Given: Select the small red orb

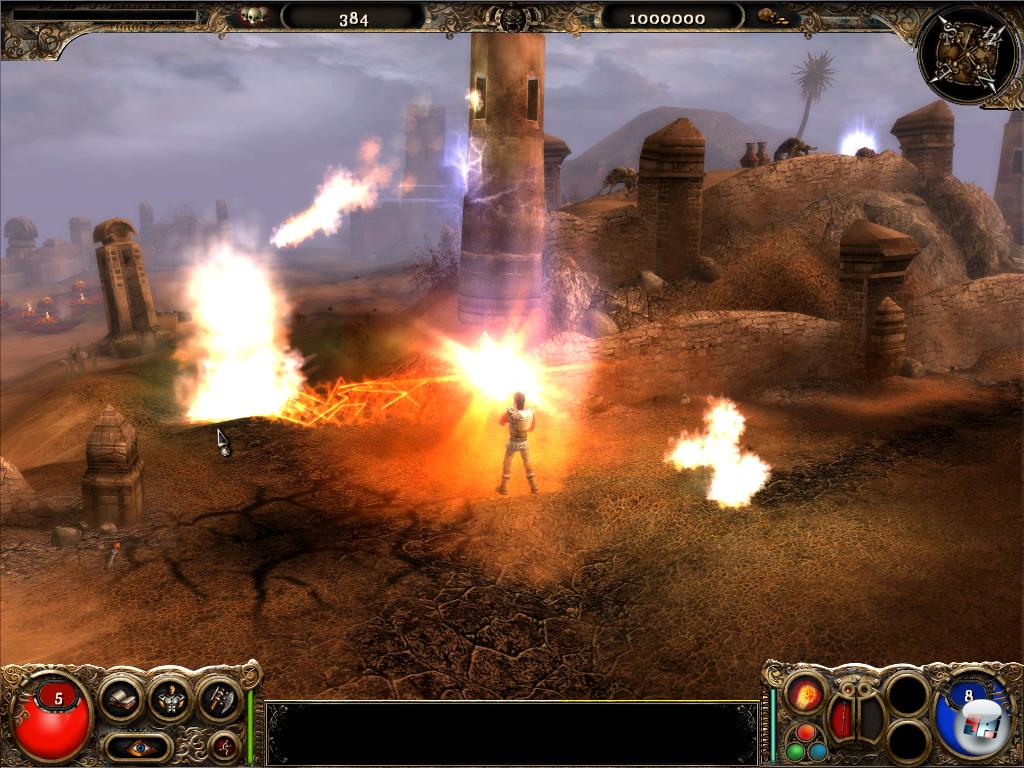Looking at the screenshot, I should click(806, 733).
